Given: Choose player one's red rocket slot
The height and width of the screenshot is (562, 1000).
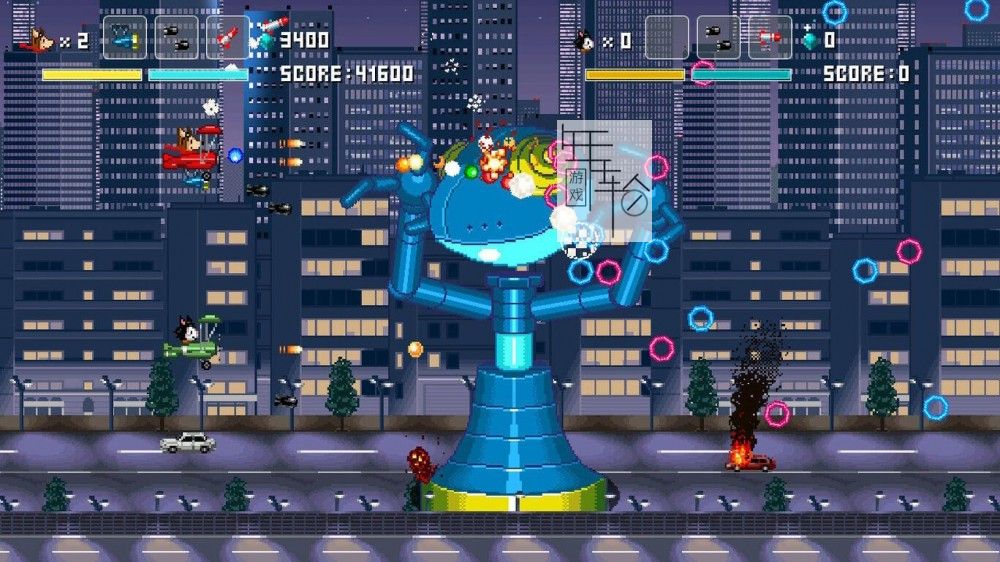Looking at the screenshot, I should click(228, 38).
